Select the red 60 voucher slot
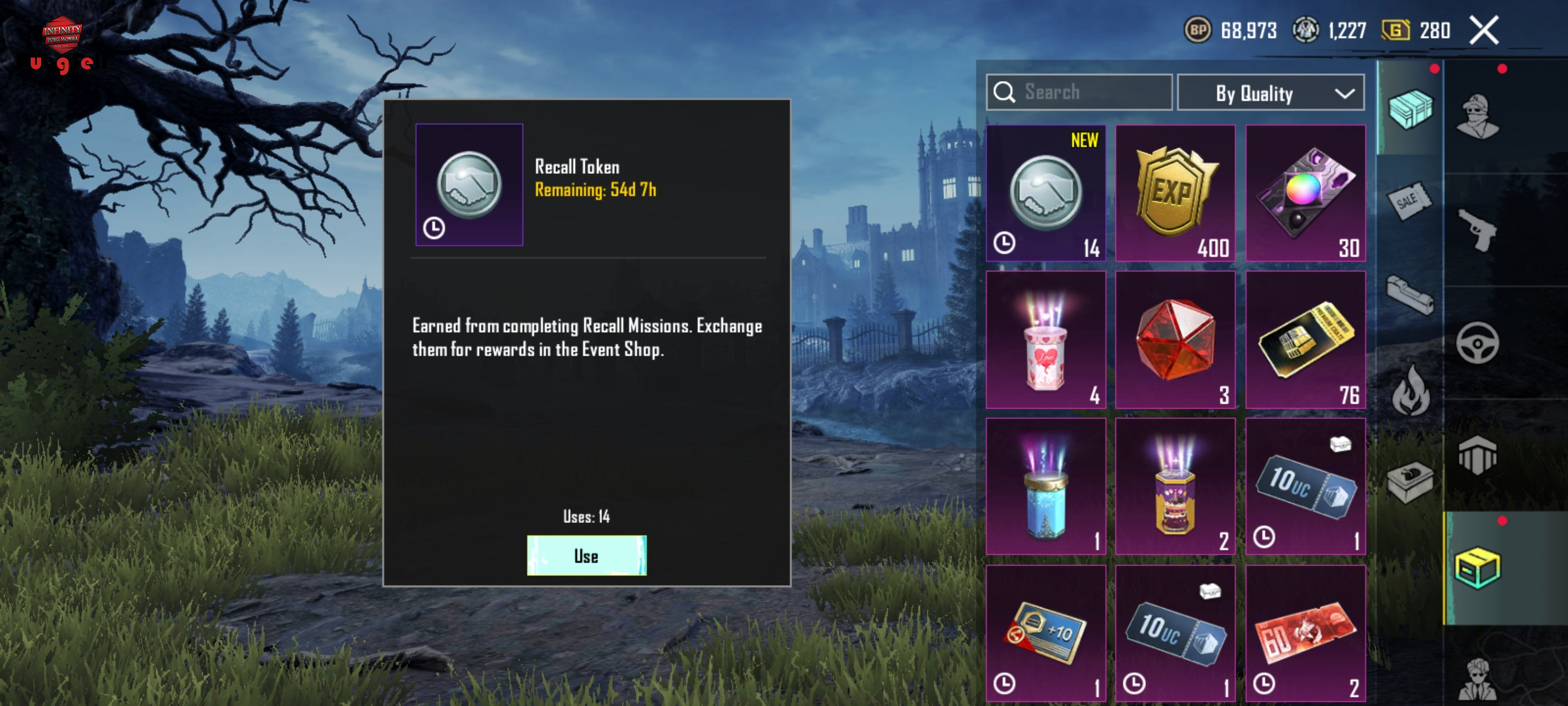1568x706 pixels. coord(1305,633)
